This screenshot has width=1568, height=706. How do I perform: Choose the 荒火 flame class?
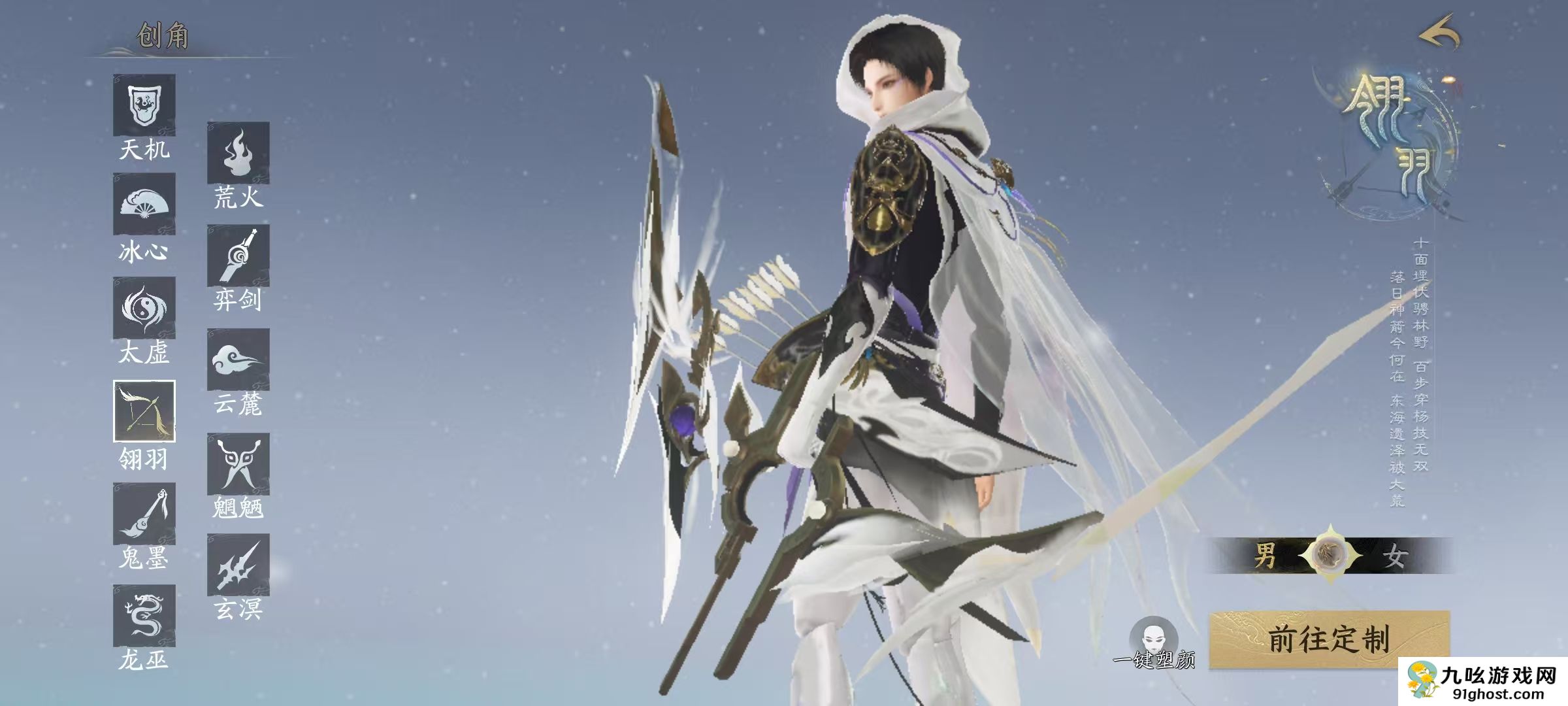[238, 152]
